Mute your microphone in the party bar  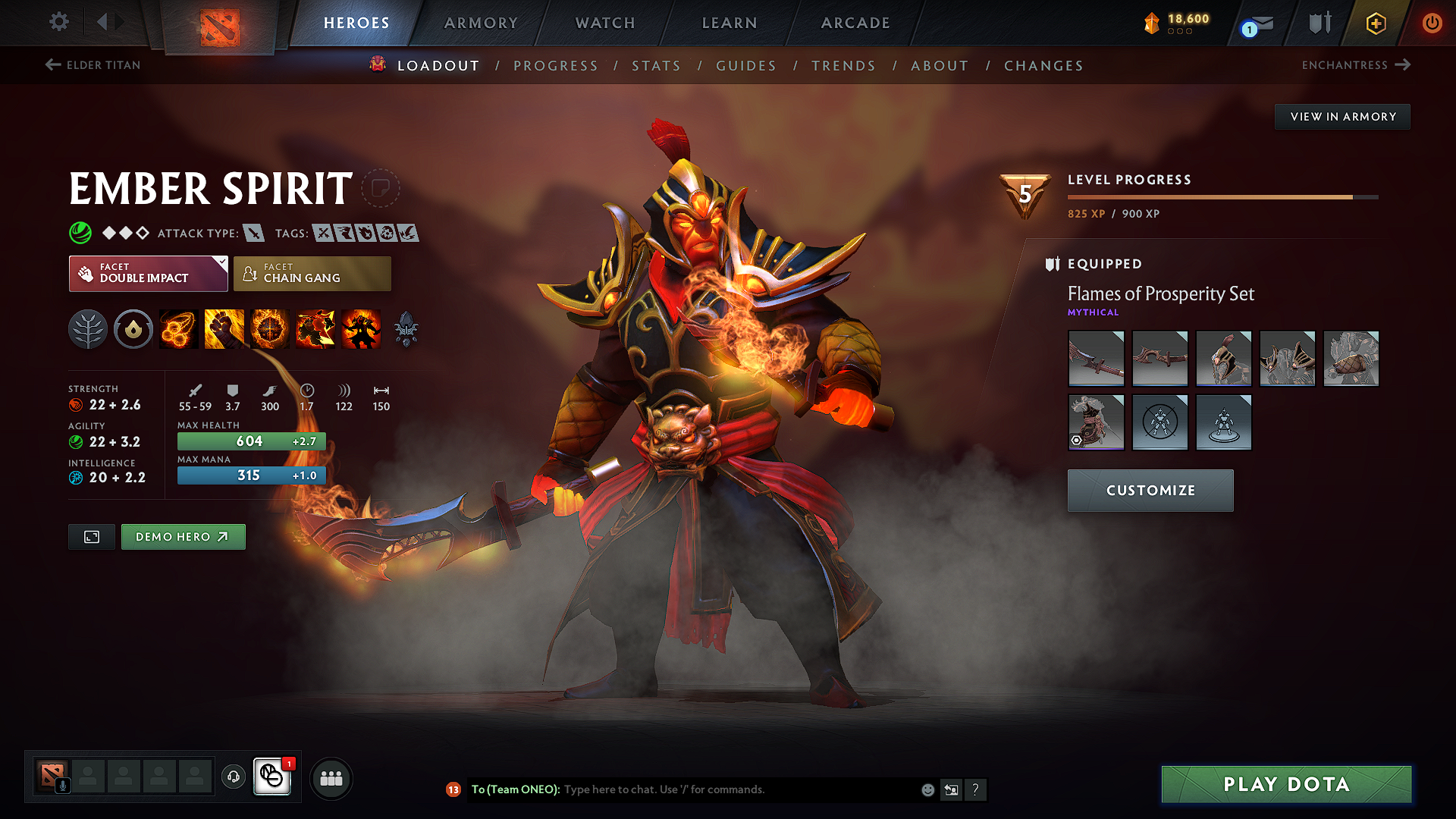pyautogui.click(x=62, y=785)
